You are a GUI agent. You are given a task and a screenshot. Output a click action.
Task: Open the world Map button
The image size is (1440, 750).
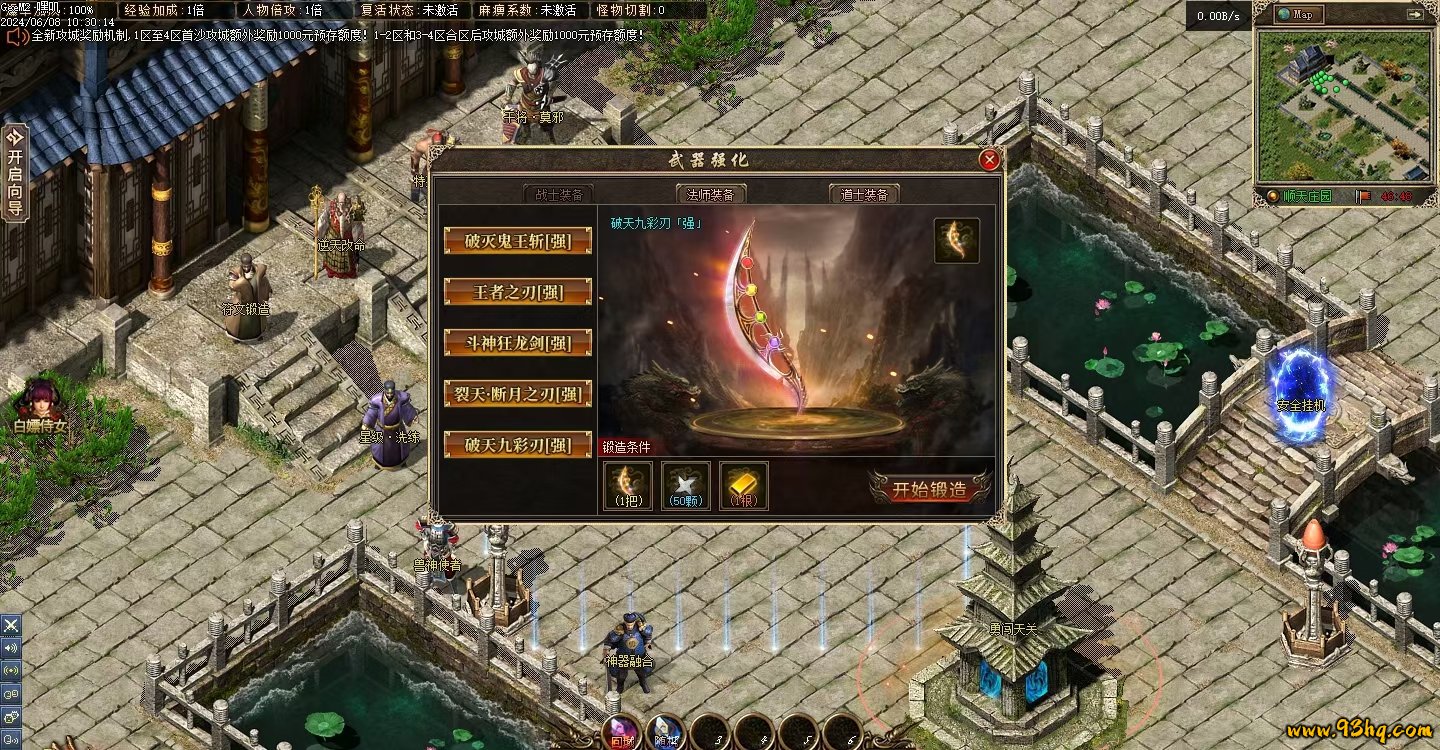(x=1299, y=15)
